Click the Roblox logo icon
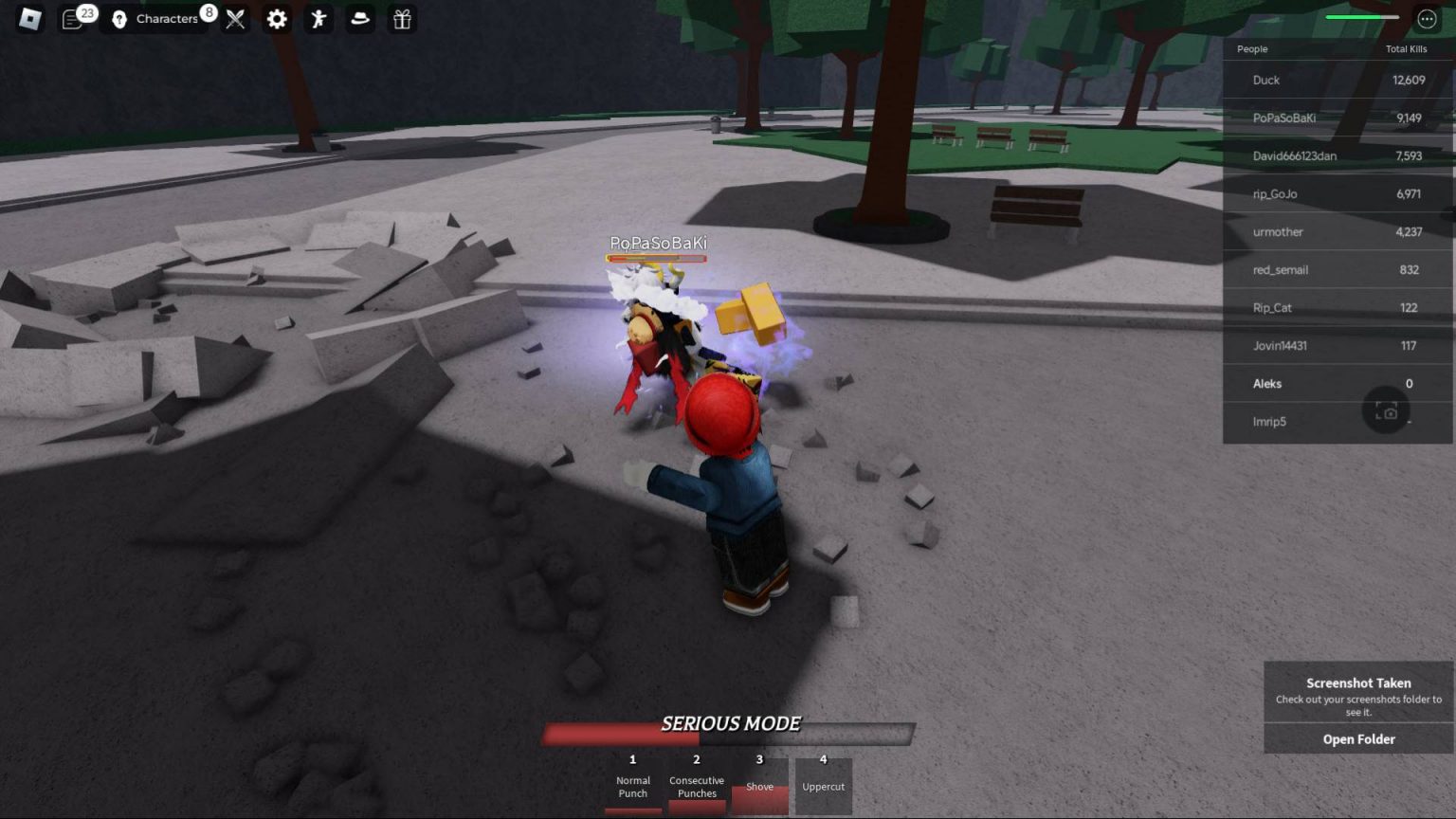The height and width of the screenshot is (819, 1456). 27,19
